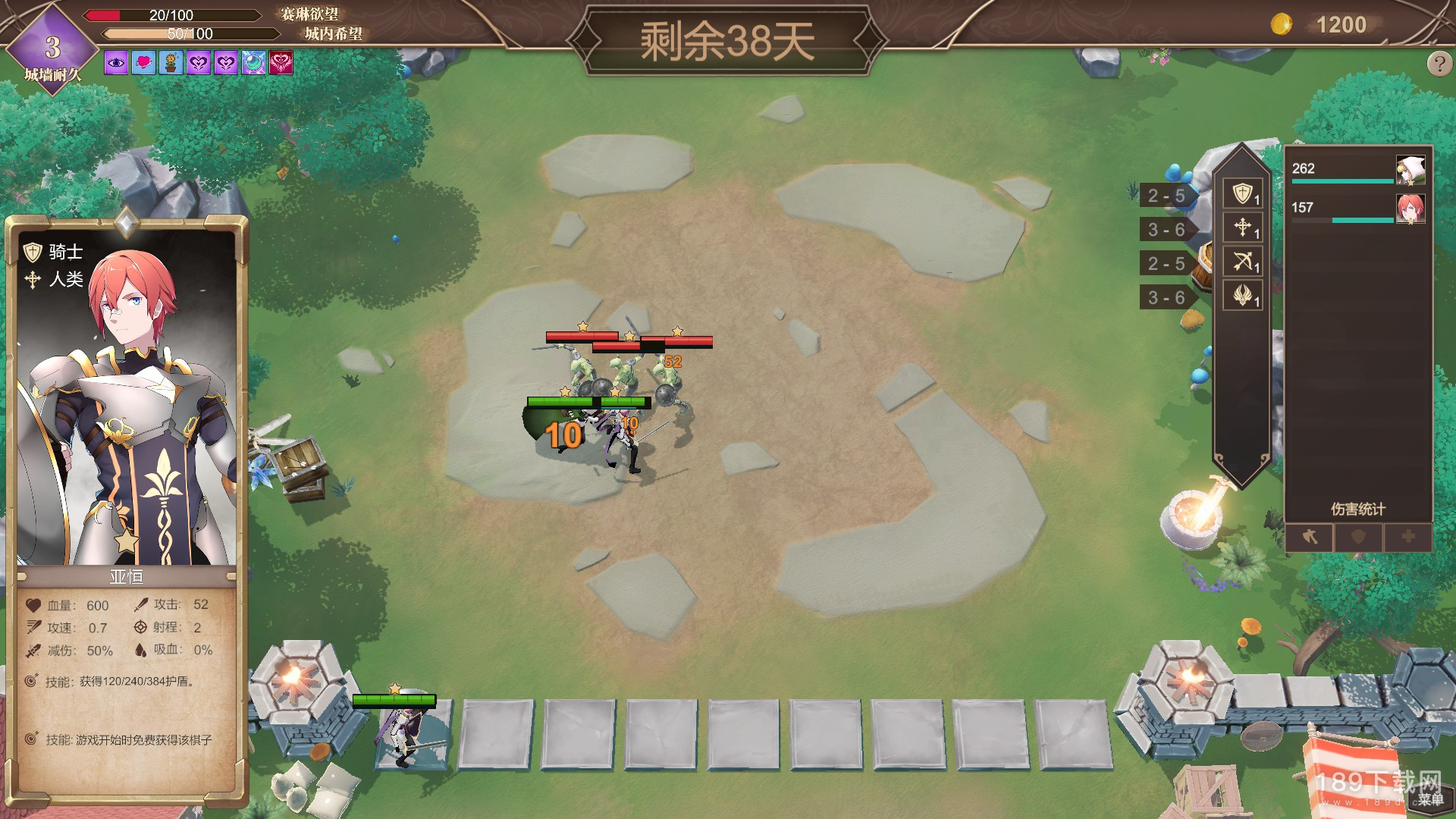Viewport: 1456px width, 819px height.
Task: Switch to the plus healing statistics tab
Action: pyautogui.click(x=1407, y=537)
